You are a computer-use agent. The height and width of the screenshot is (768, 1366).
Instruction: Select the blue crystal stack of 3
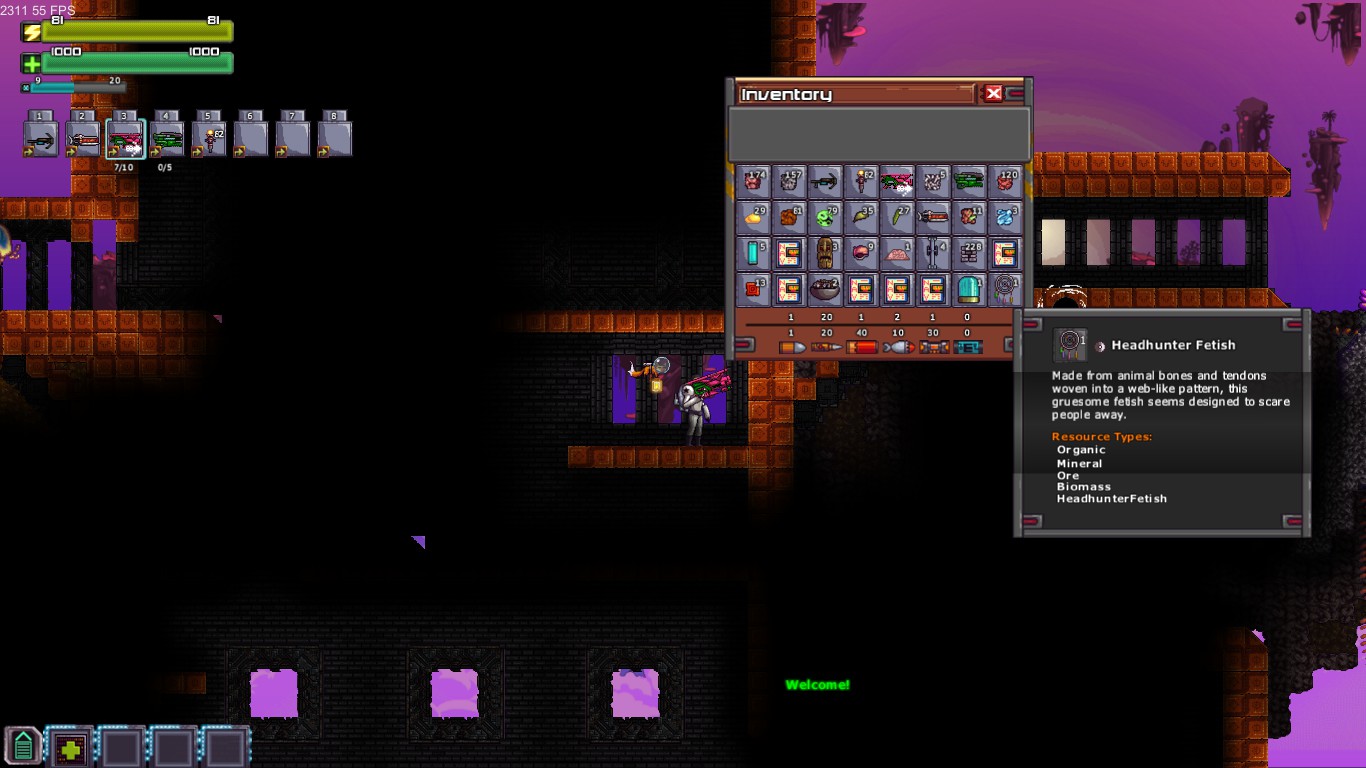(1005, 218)
